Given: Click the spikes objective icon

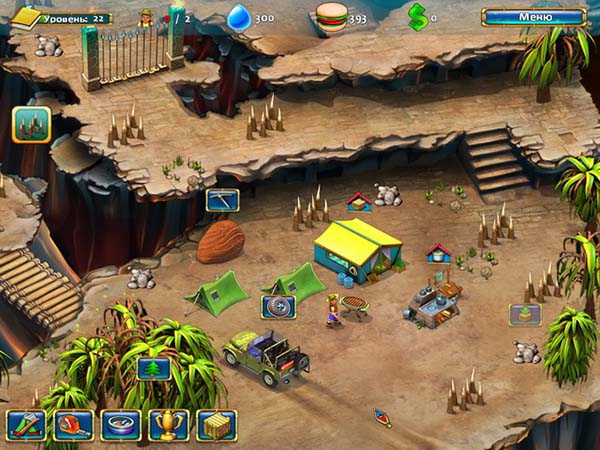Looking at the screenshot, I should pyautogui.click(x=31, y=125).
